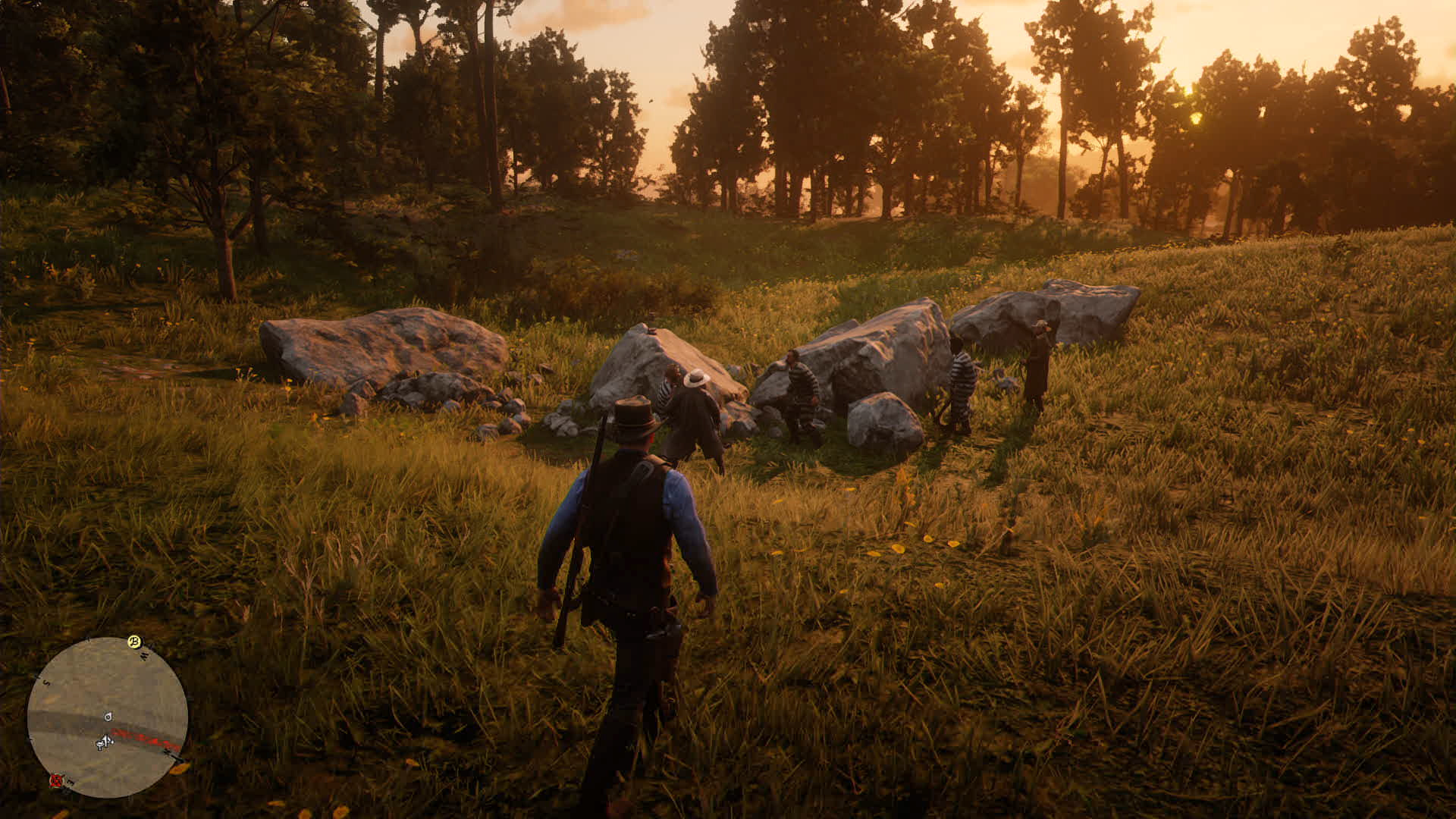The width and height of the screenshot is (1456, 819).
Task: Click the red target marker on the minimap rim
Action: [x=56, y=780]
